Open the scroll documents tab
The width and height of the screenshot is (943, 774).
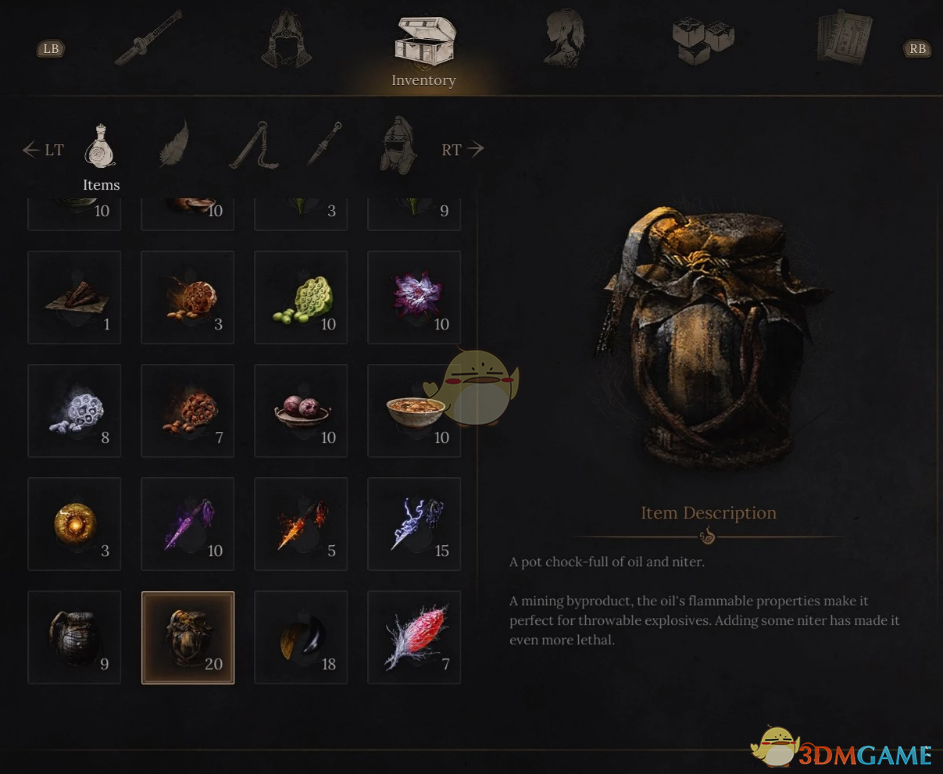[x=842, y=40]
